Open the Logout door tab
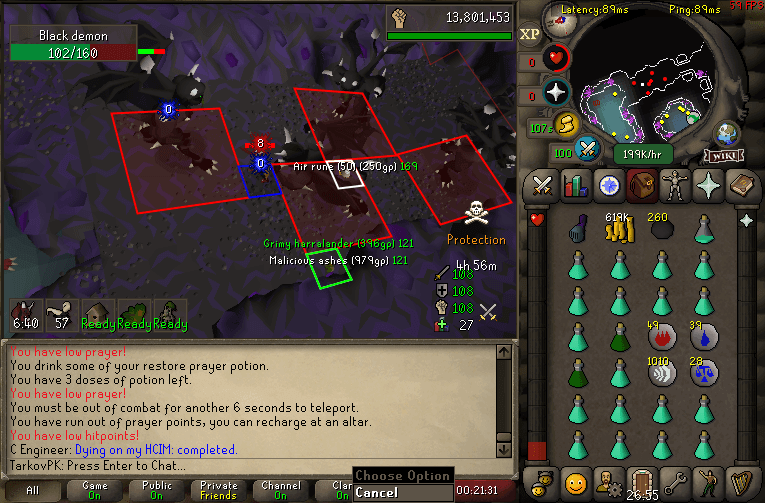 coord(641,480)
